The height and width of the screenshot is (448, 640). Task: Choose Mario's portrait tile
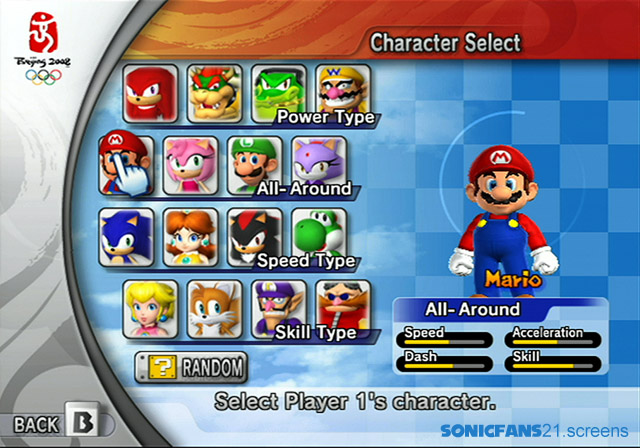tap(126, 163)
